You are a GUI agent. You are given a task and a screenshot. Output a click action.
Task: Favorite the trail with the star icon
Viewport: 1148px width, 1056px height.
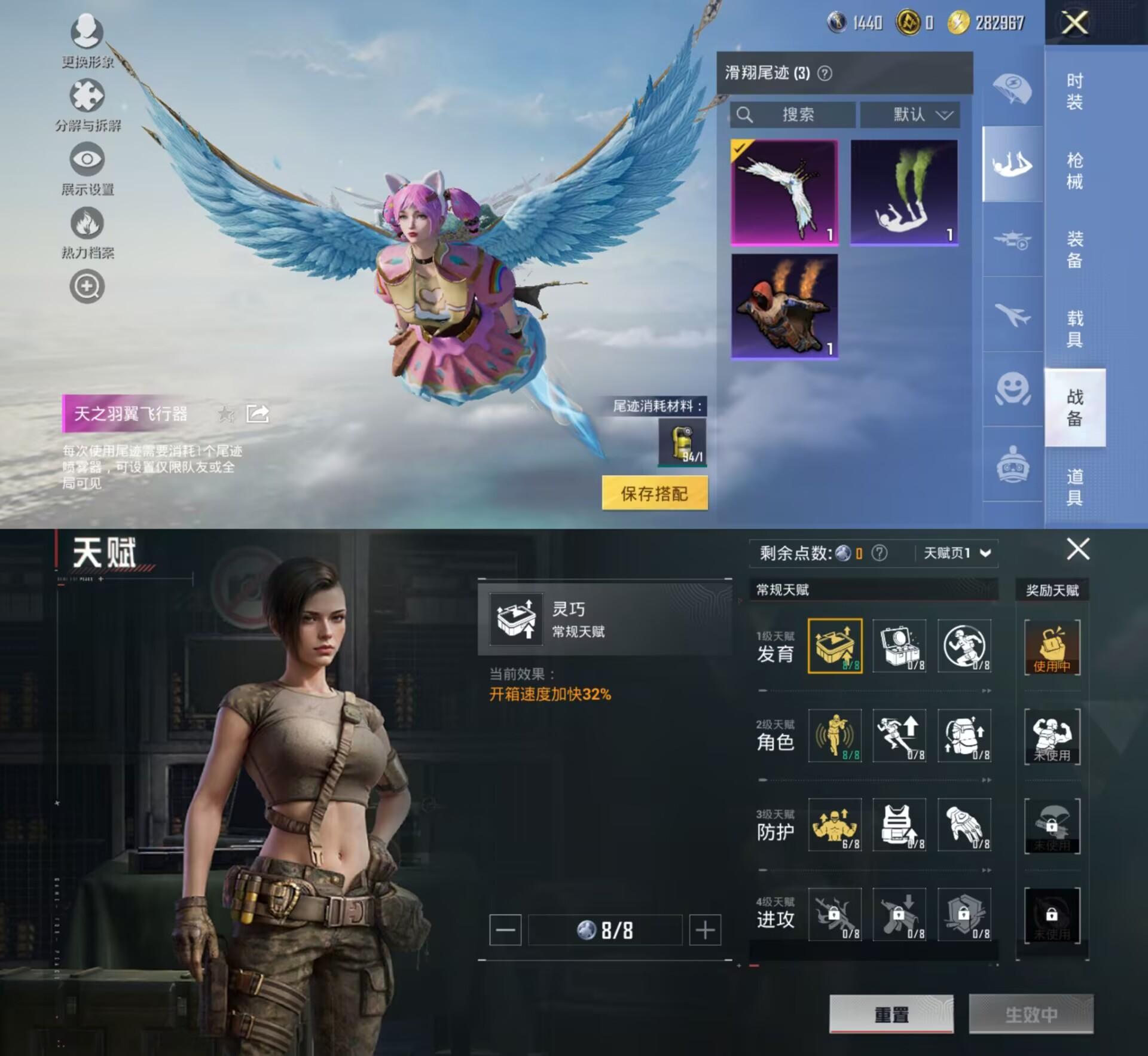226,413
